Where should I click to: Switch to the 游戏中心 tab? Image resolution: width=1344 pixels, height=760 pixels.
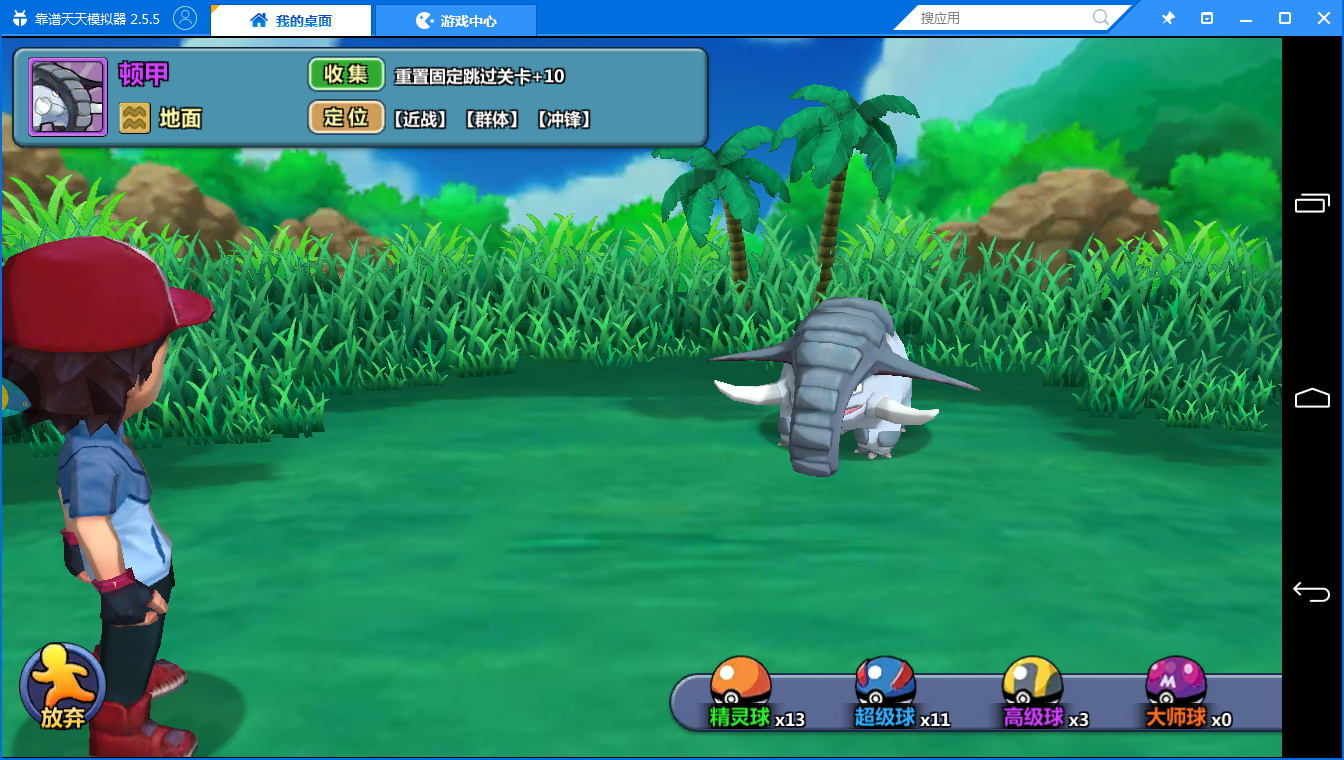point(456,20)
